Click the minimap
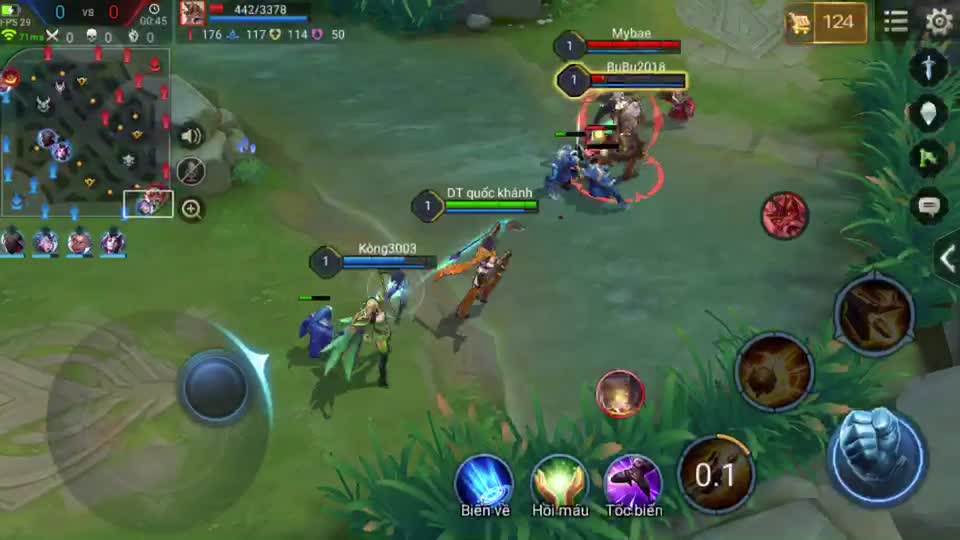The width and height of the screenshot is (960, 540). [86, 130]
